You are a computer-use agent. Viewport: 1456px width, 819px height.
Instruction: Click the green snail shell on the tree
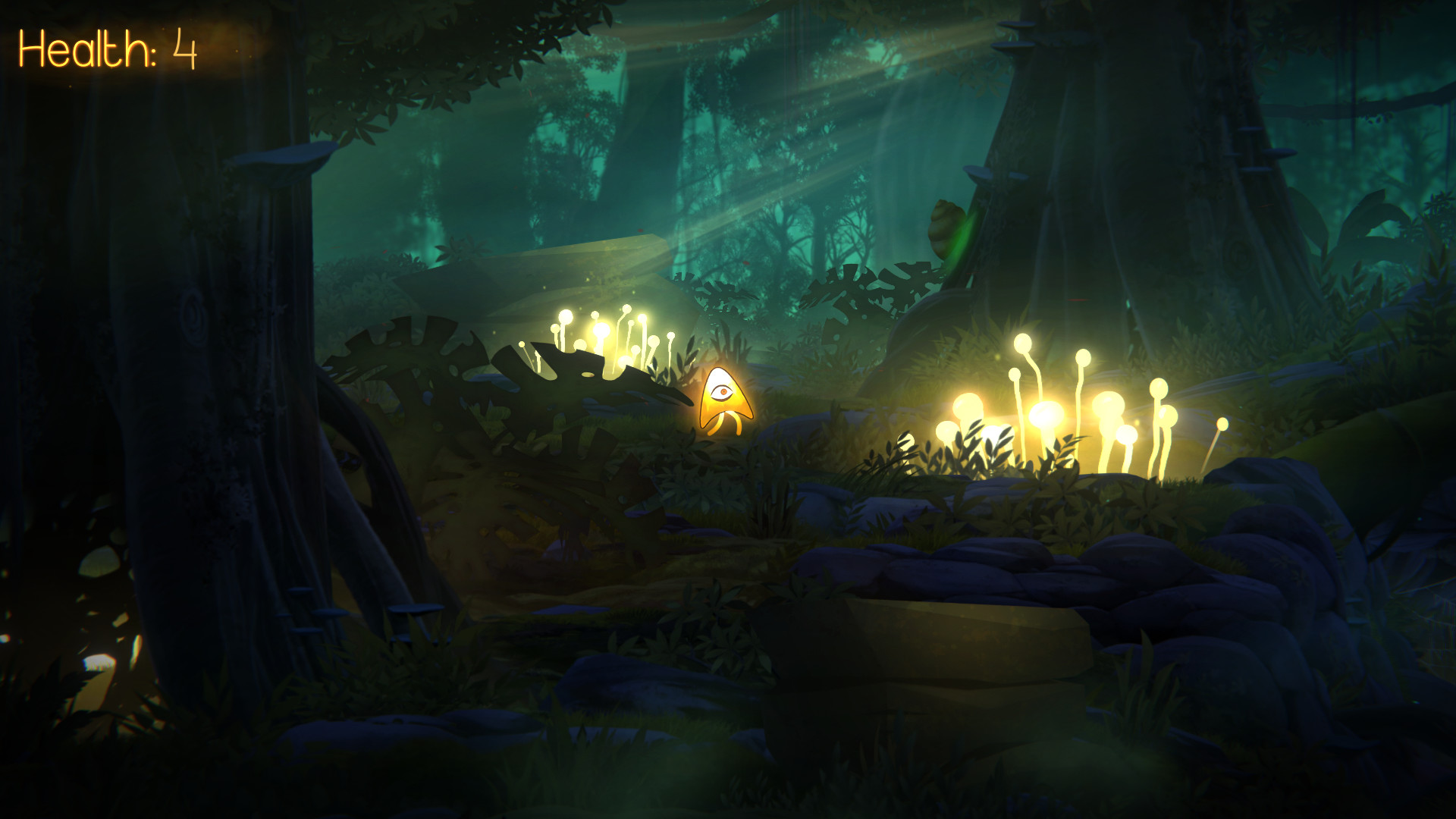(x=946, y=224)
